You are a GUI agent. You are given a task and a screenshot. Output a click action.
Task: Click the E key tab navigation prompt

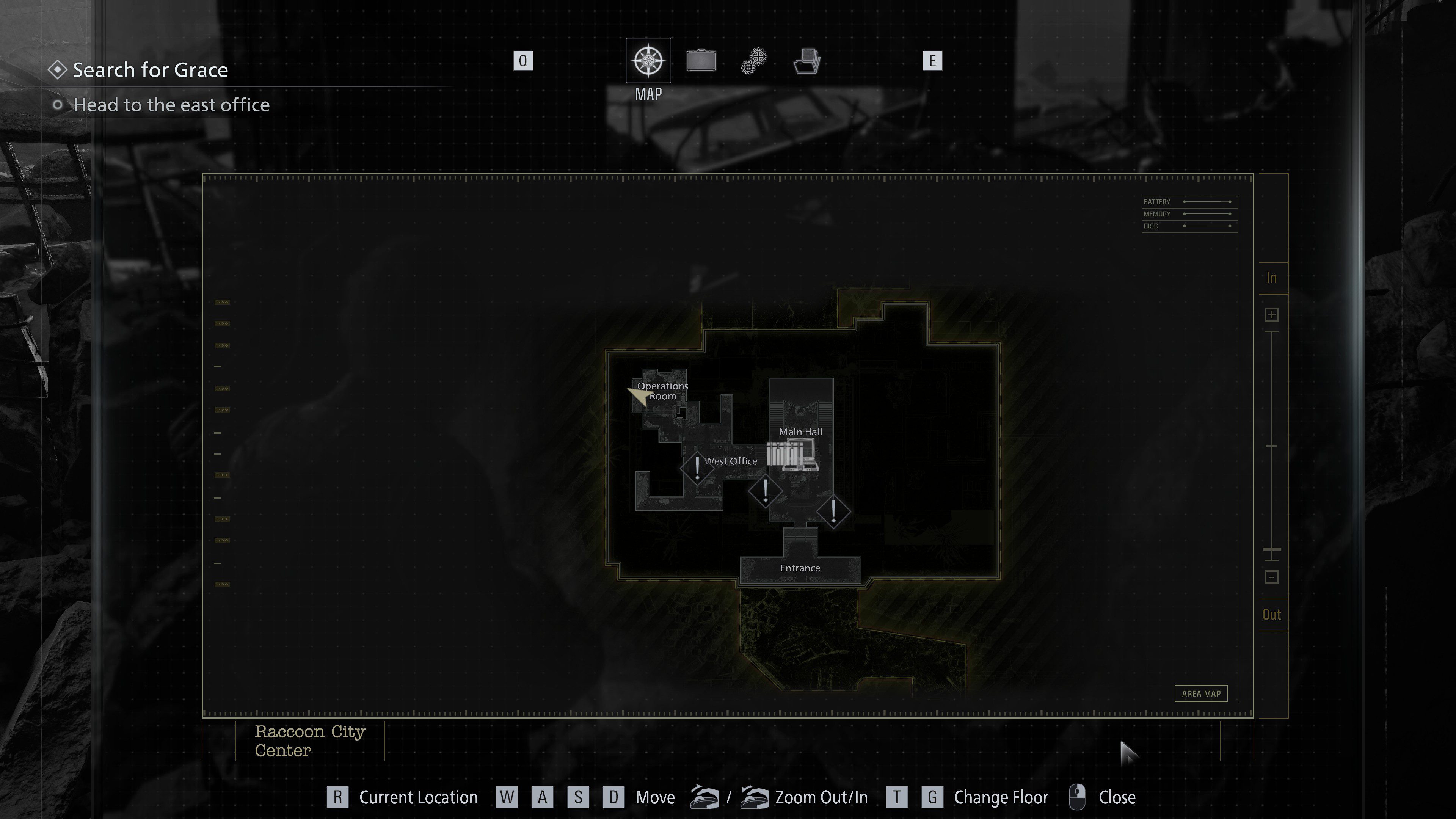click(x=933, y=61)
